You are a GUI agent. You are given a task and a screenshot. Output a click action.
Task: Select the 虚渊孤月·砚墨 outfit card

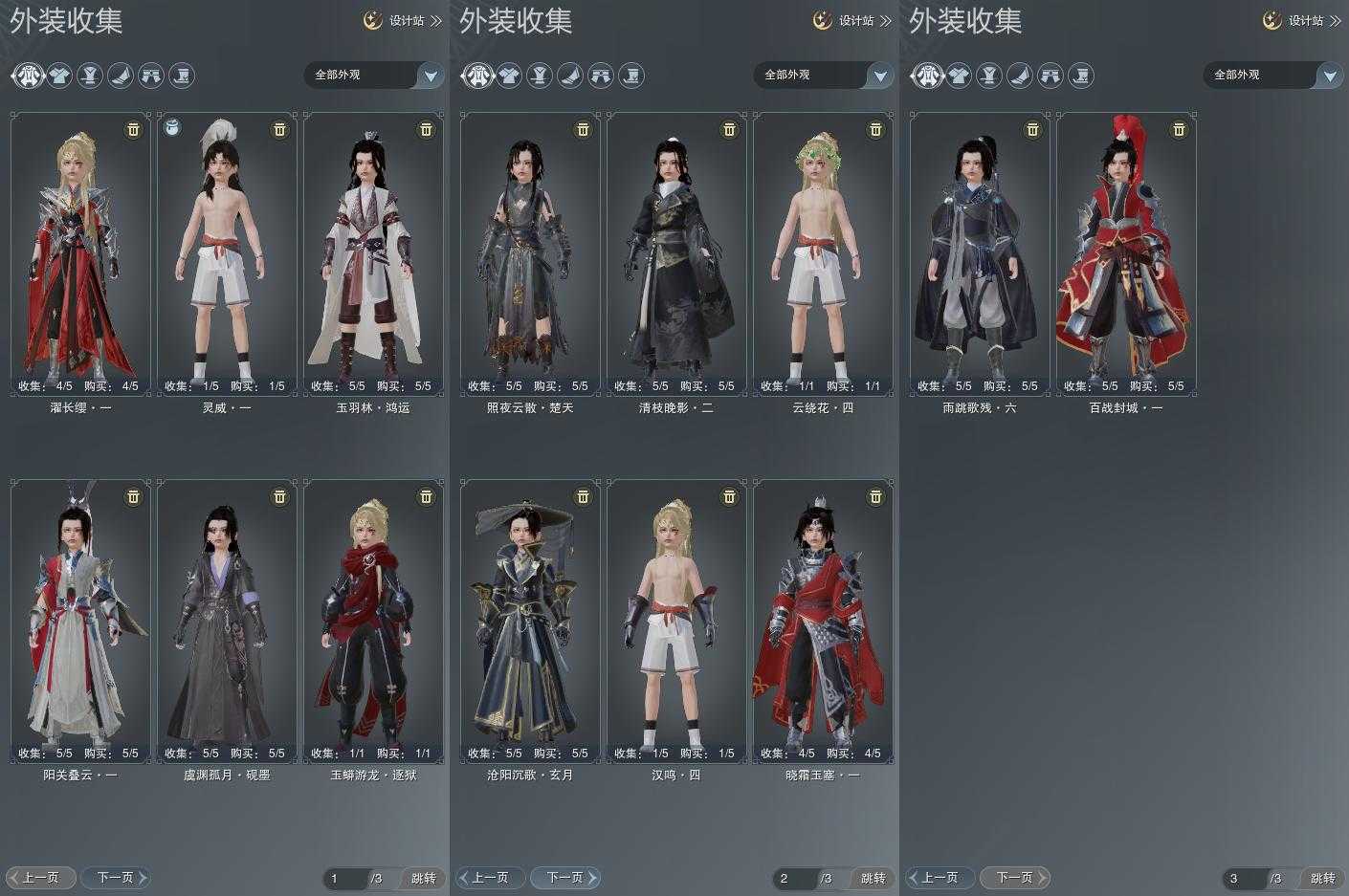click(227, 621)
